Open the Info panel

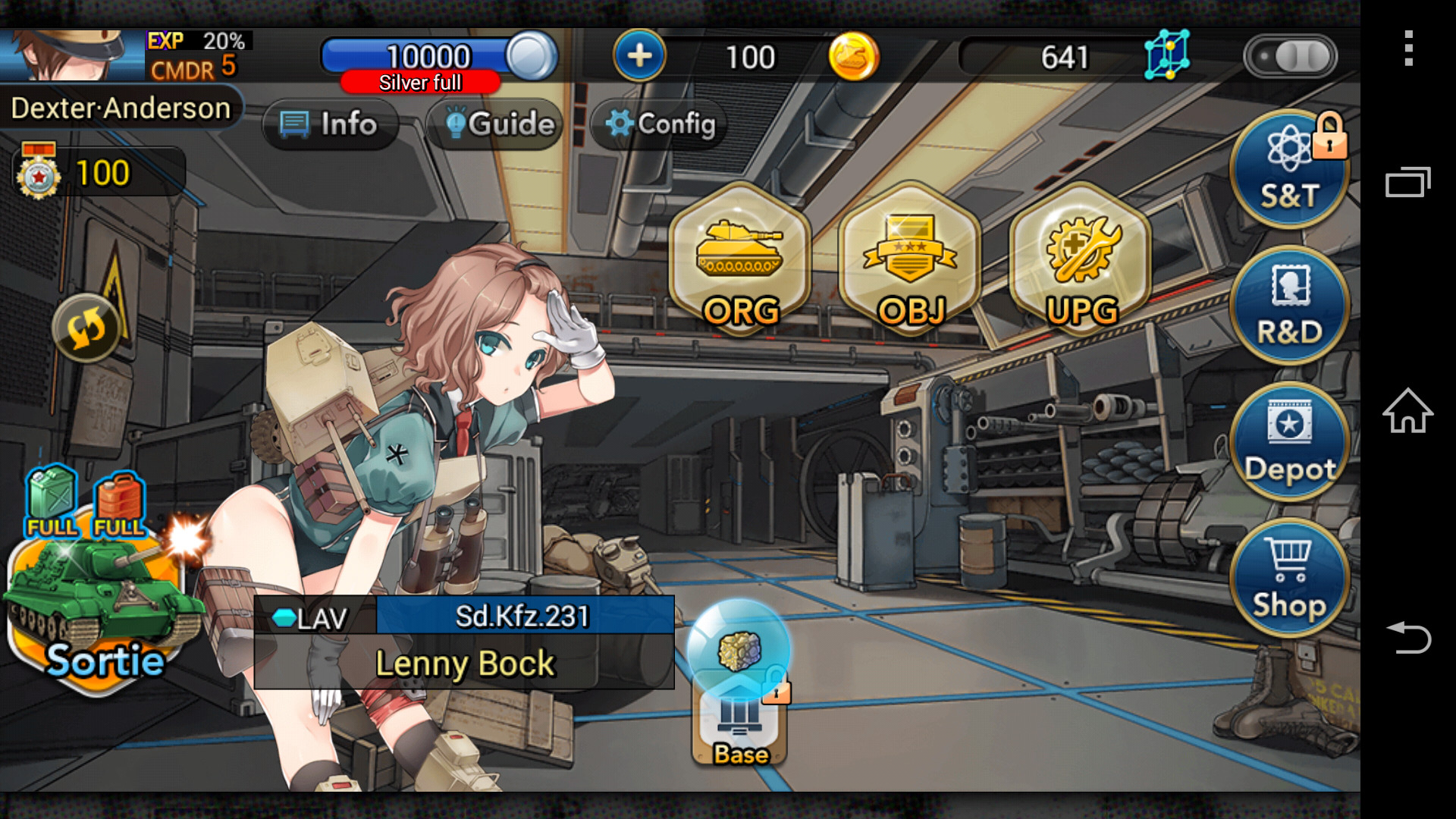coord(331,124)
